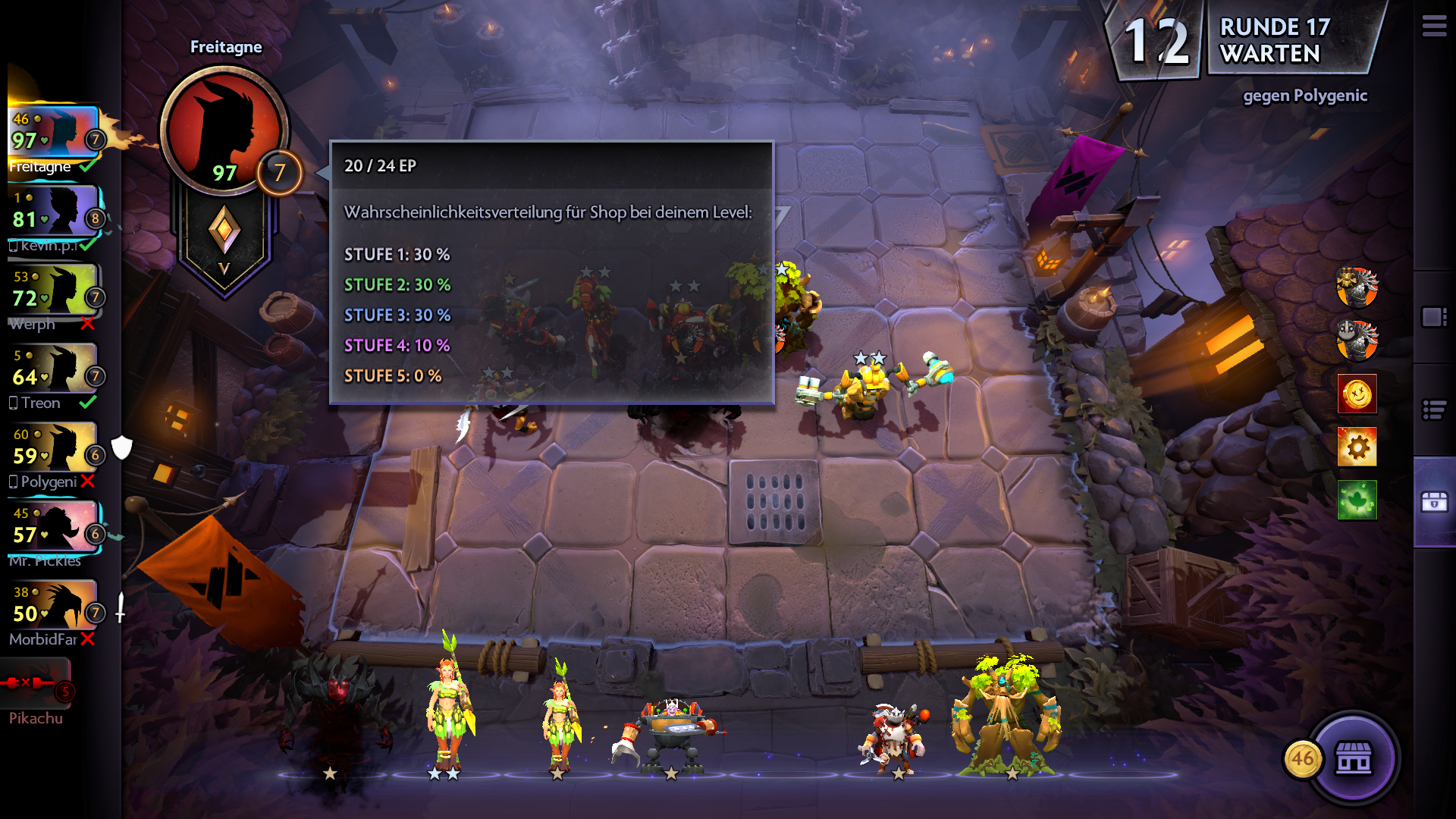
Task: Select the golden-mask claw item
Action: coord(1357,287)
